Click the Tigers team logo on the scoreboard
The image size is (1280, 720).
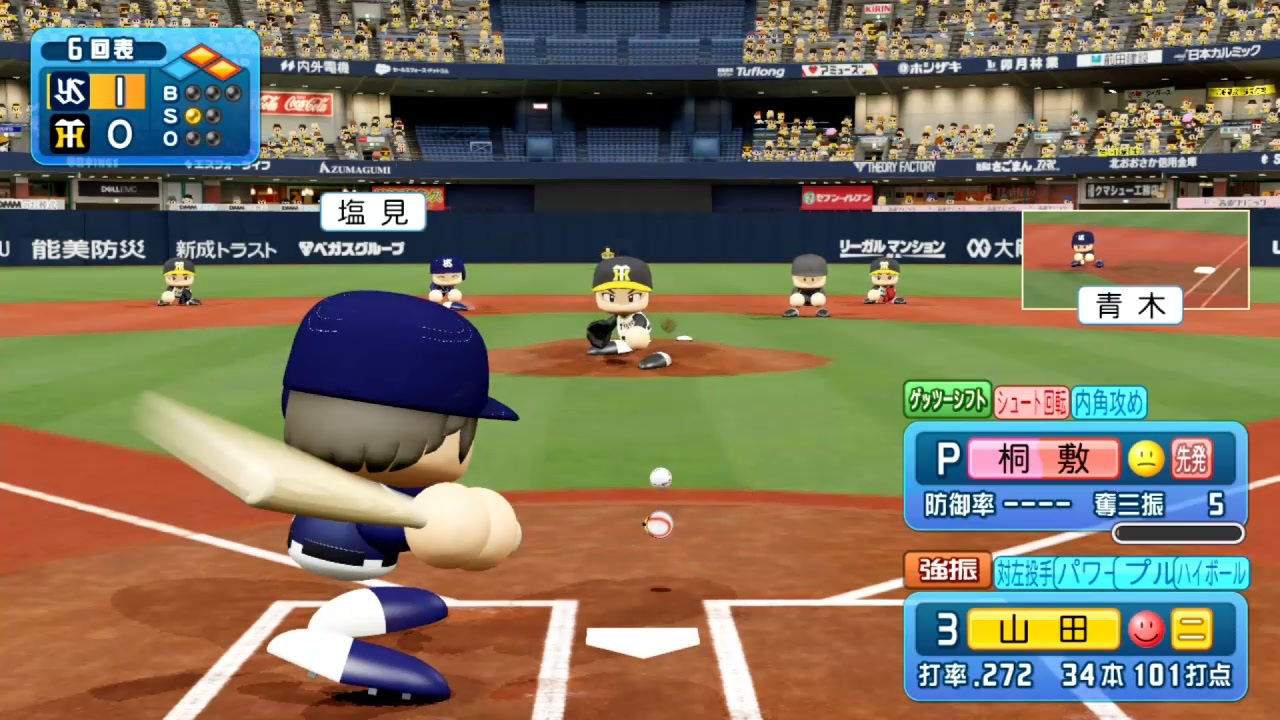point(69,135)
